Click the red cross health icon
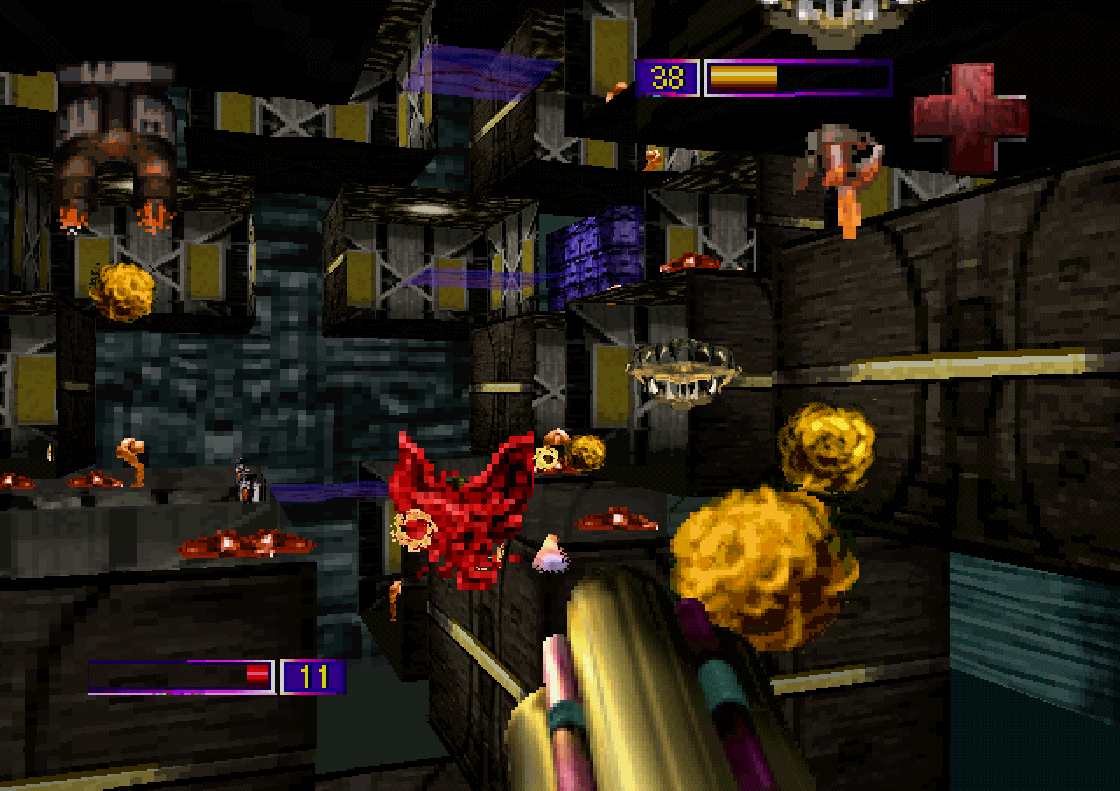The height and width of the screenshot is (791, 1120). pyautogui.click(x=969, y=117)
